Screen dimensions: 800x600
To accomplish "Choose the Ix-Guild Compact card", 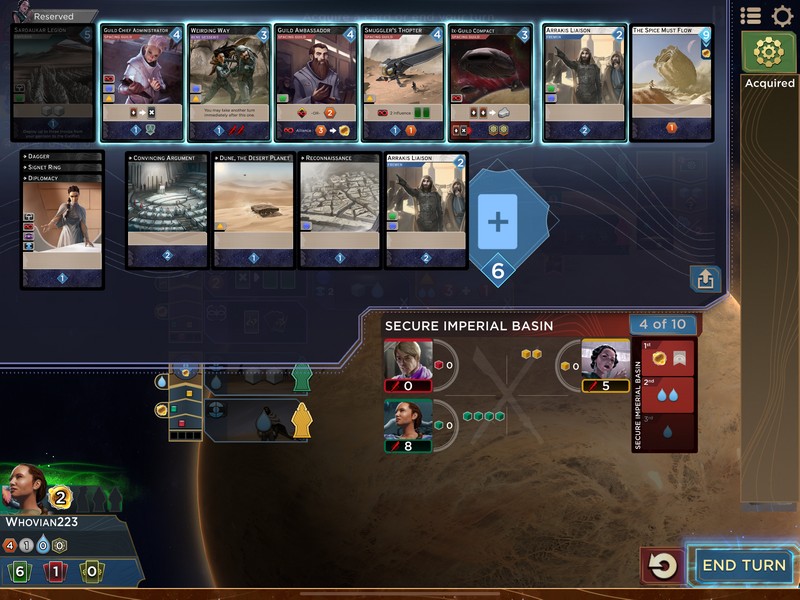I will click(489, 82).
